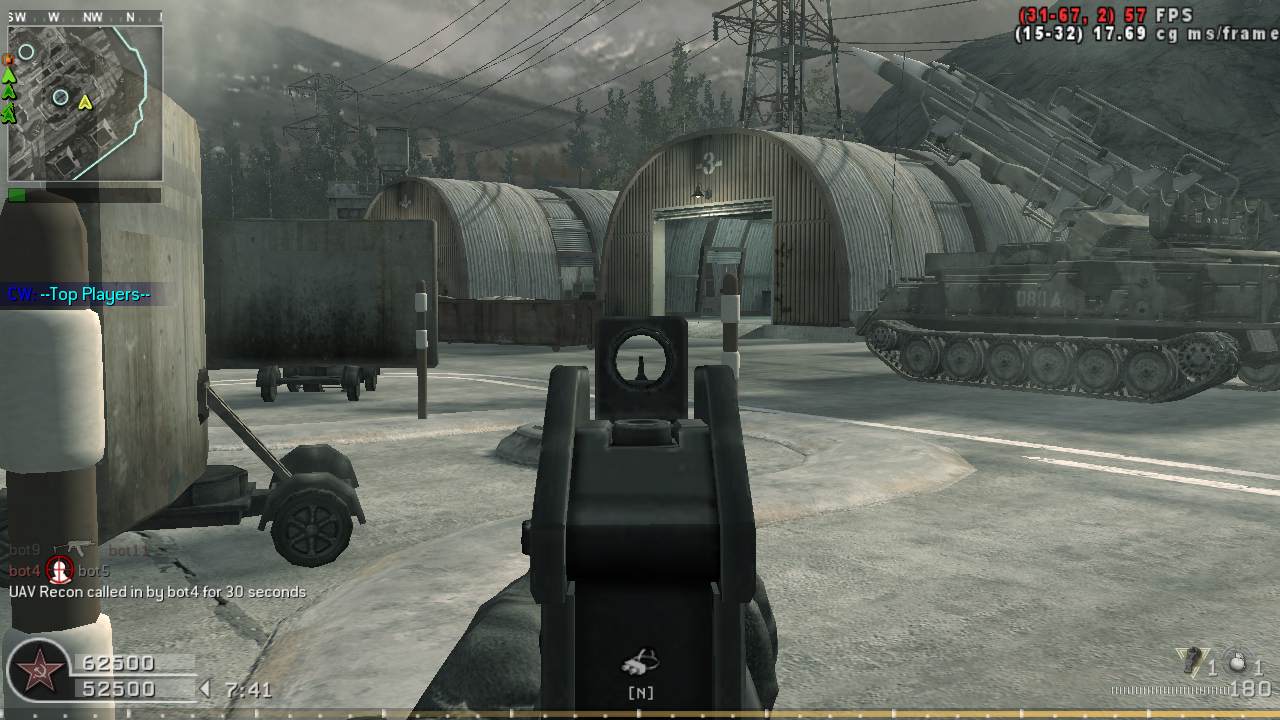Choose the frag grenade icon
Viewport: 1280px width, 720px height.
pyautogui.click(x=1238, y=662)
